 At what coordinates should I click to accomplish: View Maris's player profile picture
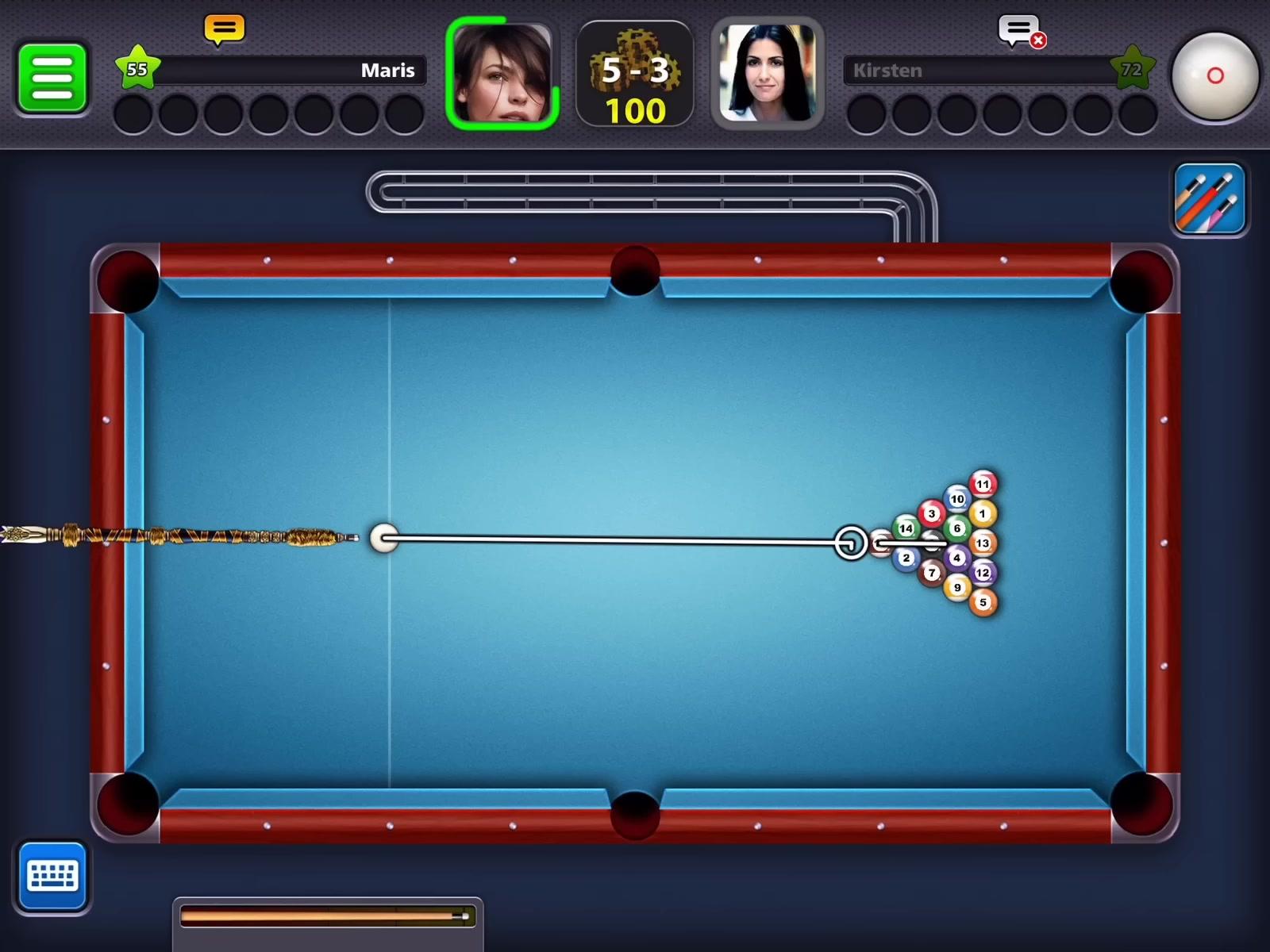click(x=502, y=75)
